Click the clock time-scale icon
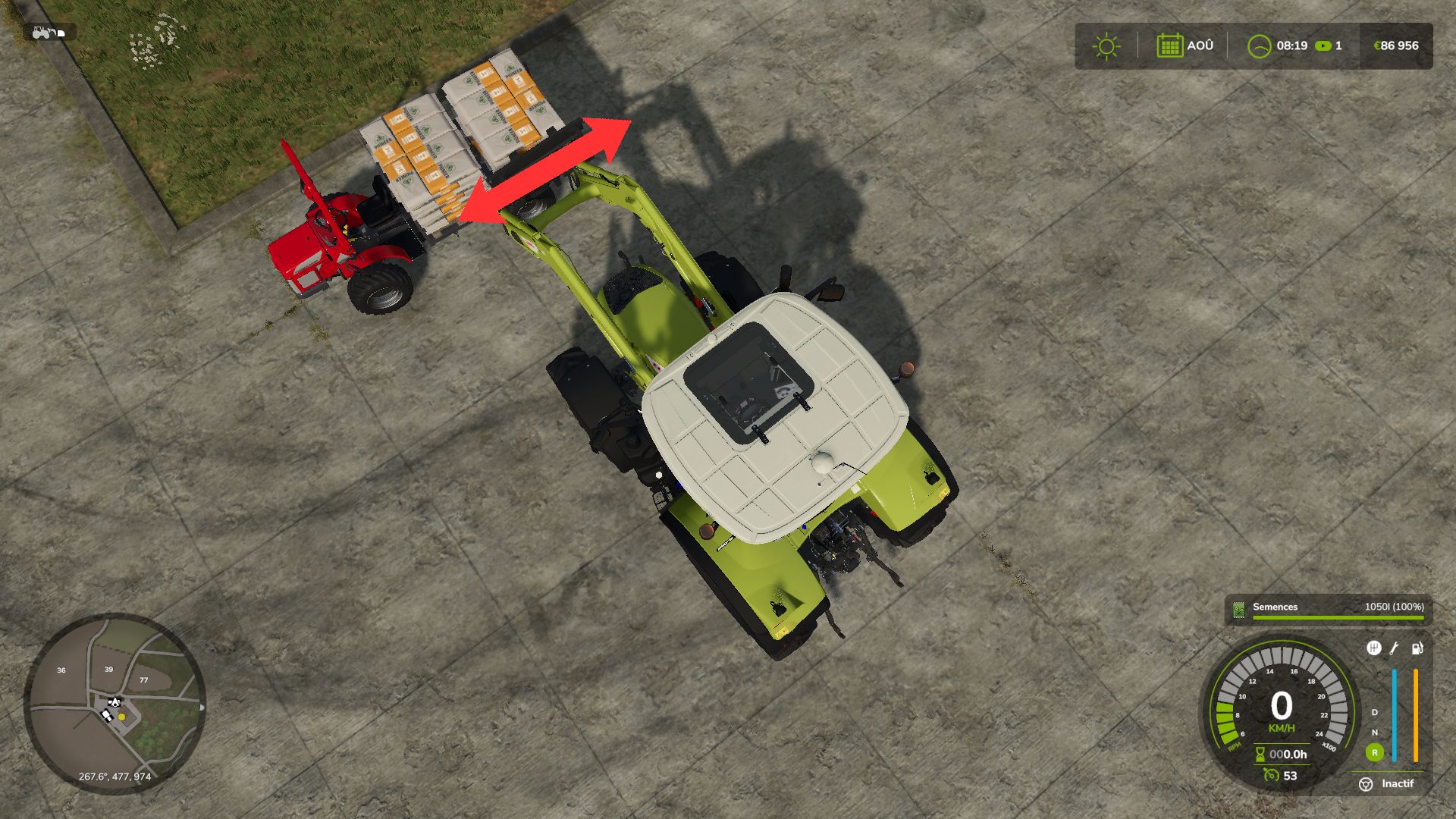The image size is (1456, 819). pos(1259,46)
